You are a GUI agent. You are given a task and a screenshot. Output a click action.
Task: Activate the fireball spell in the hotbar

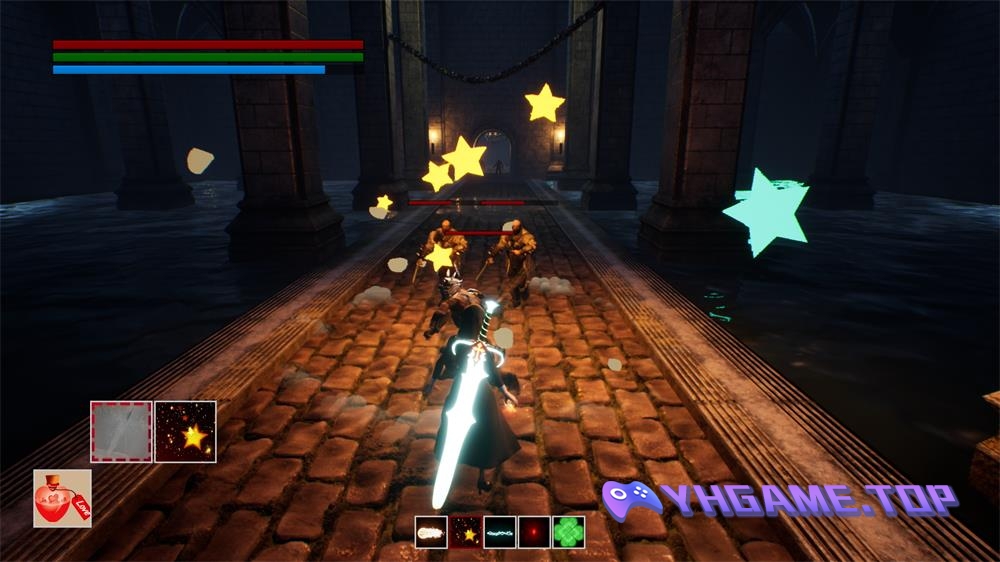(x=431, y=532)
